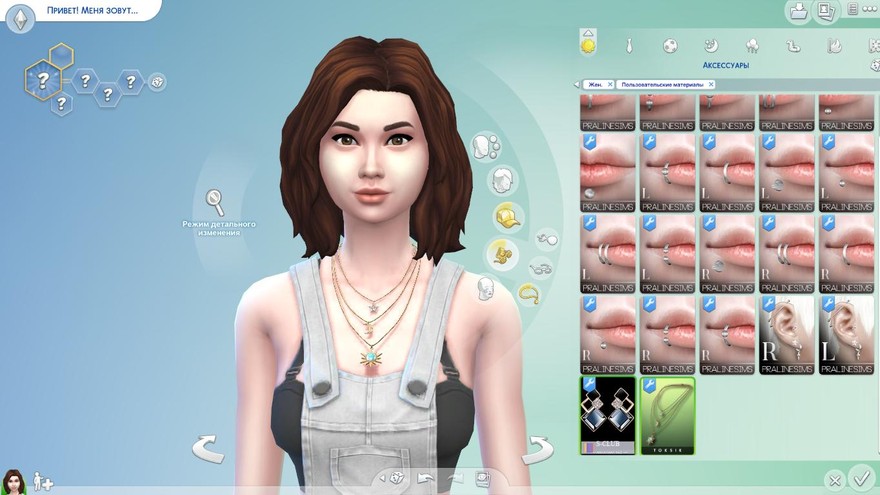Select the hair category icon
The image size is (880, 495).
[x=502, y=181]
